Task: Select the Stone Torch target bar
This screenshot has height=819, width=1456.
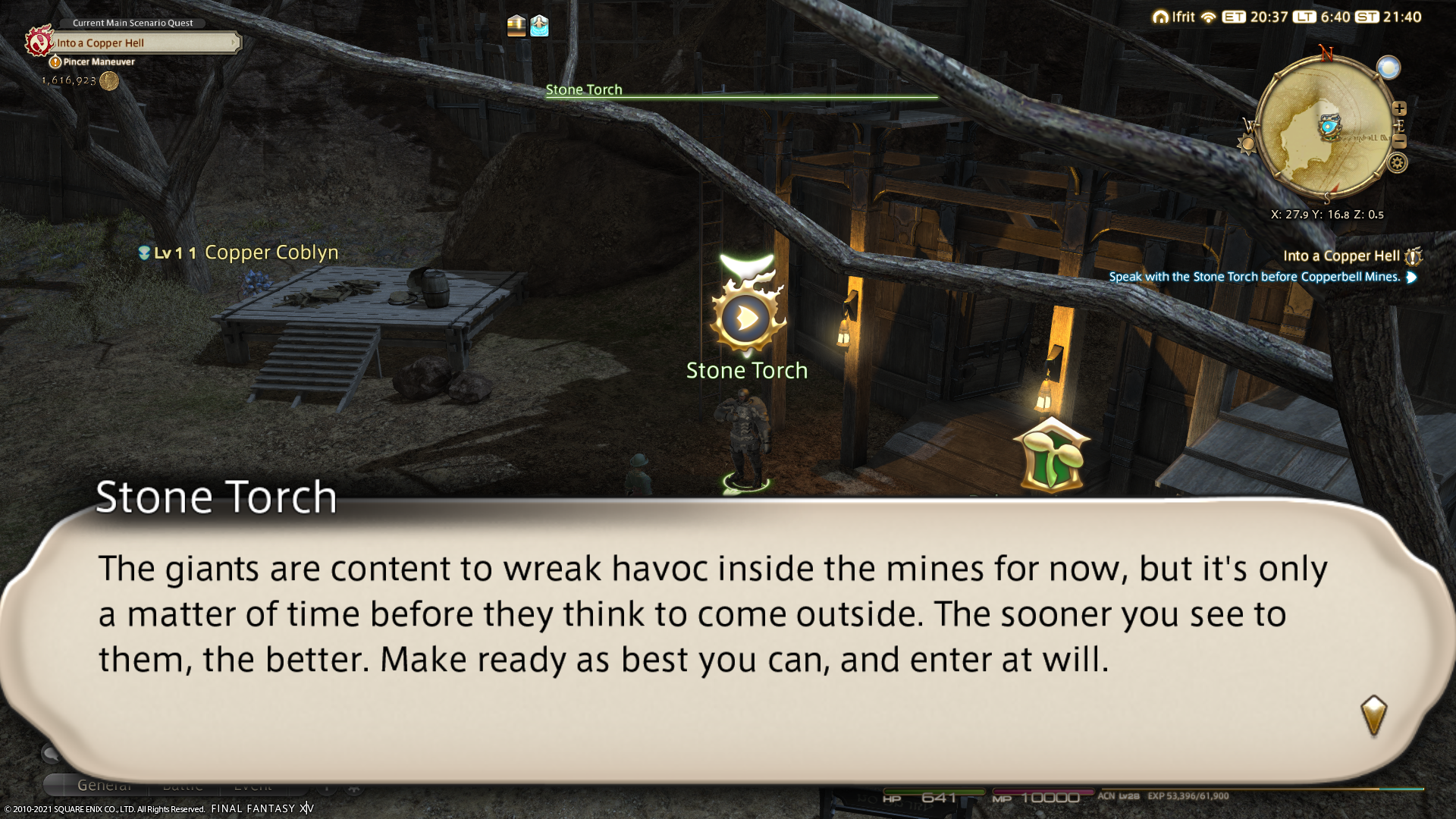Action: 741,91
